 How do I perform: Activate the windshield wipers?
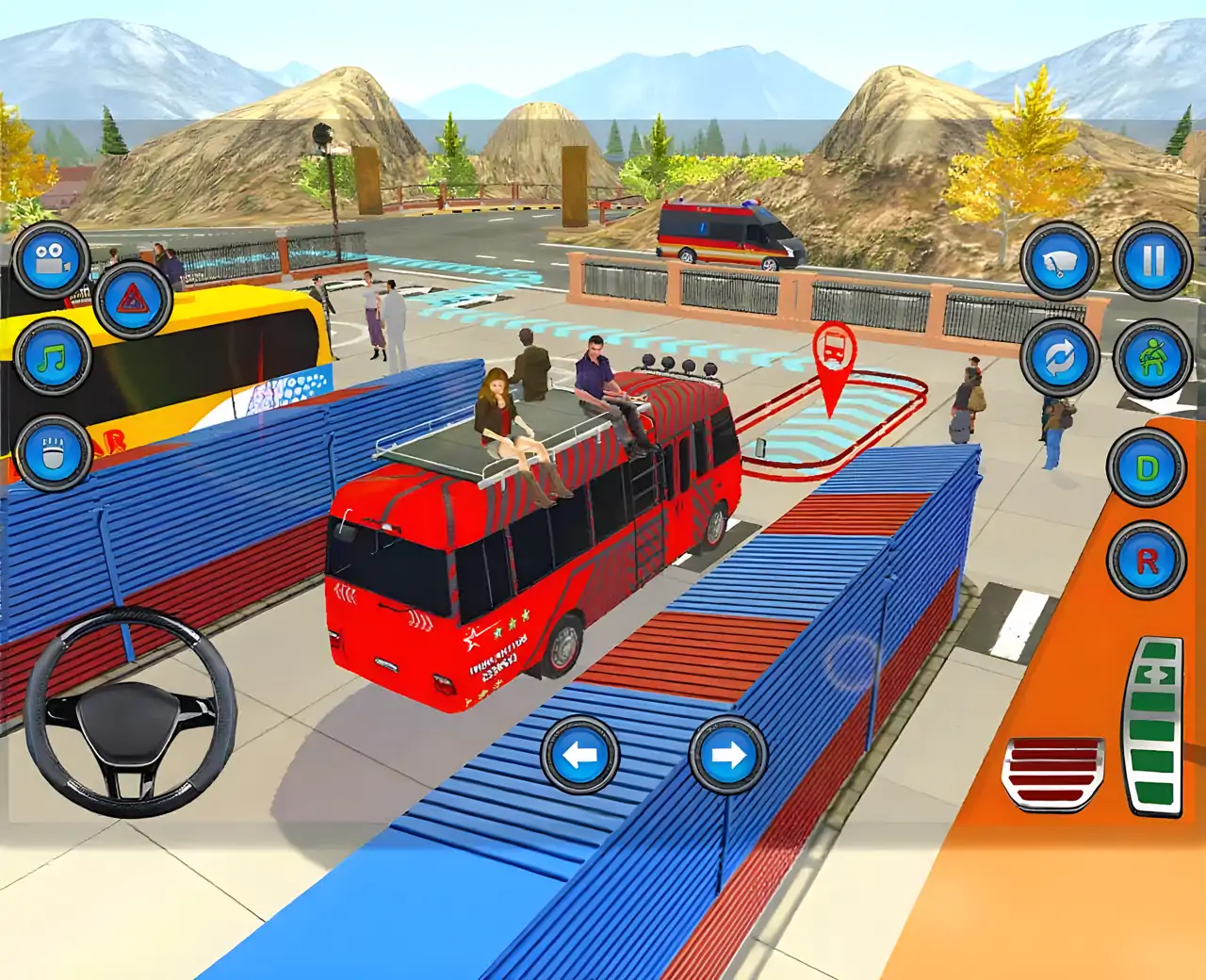[x=1060, y=262]
